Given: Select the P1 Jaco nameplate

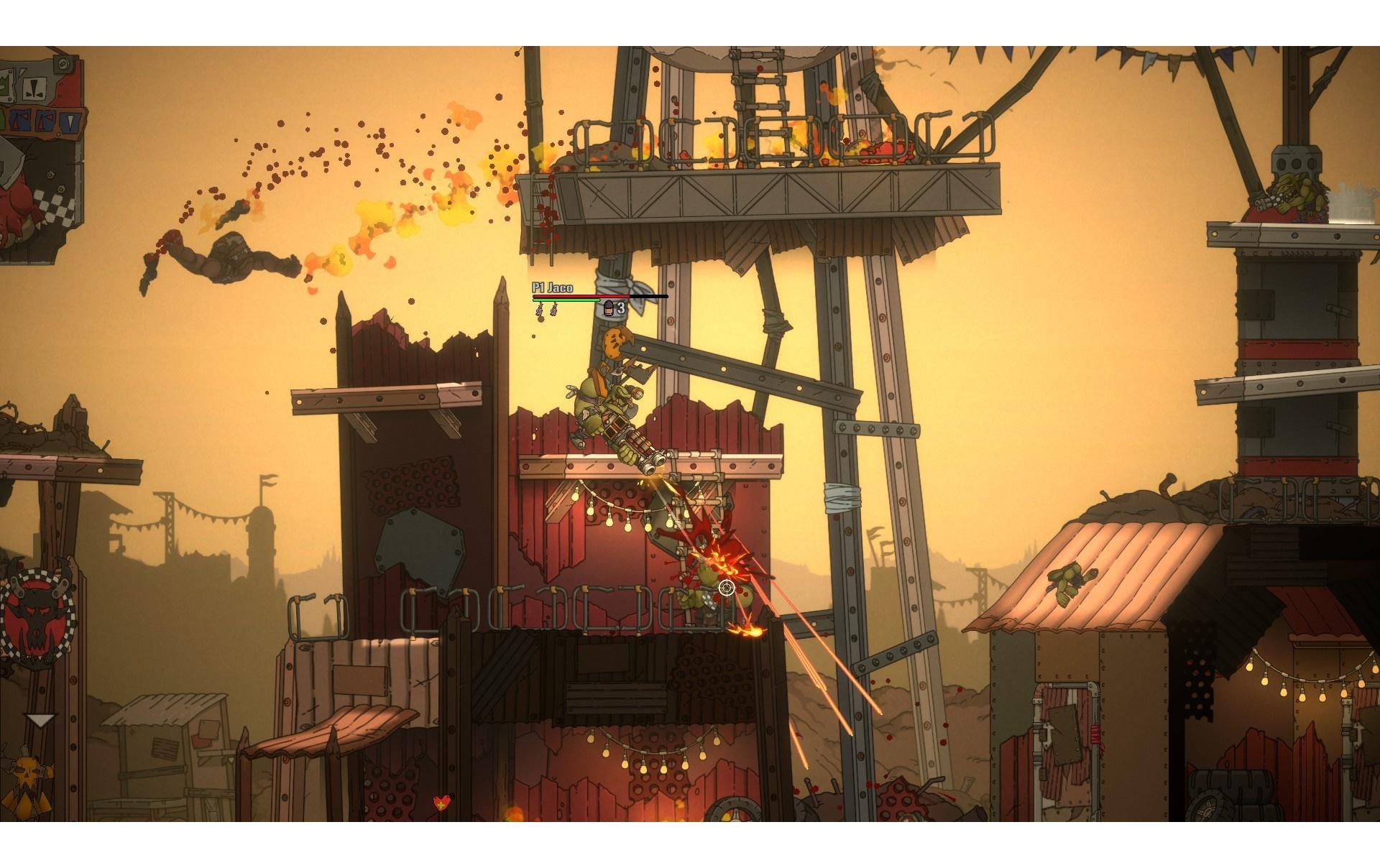Looking at the screenshot, I should (552, 287).
